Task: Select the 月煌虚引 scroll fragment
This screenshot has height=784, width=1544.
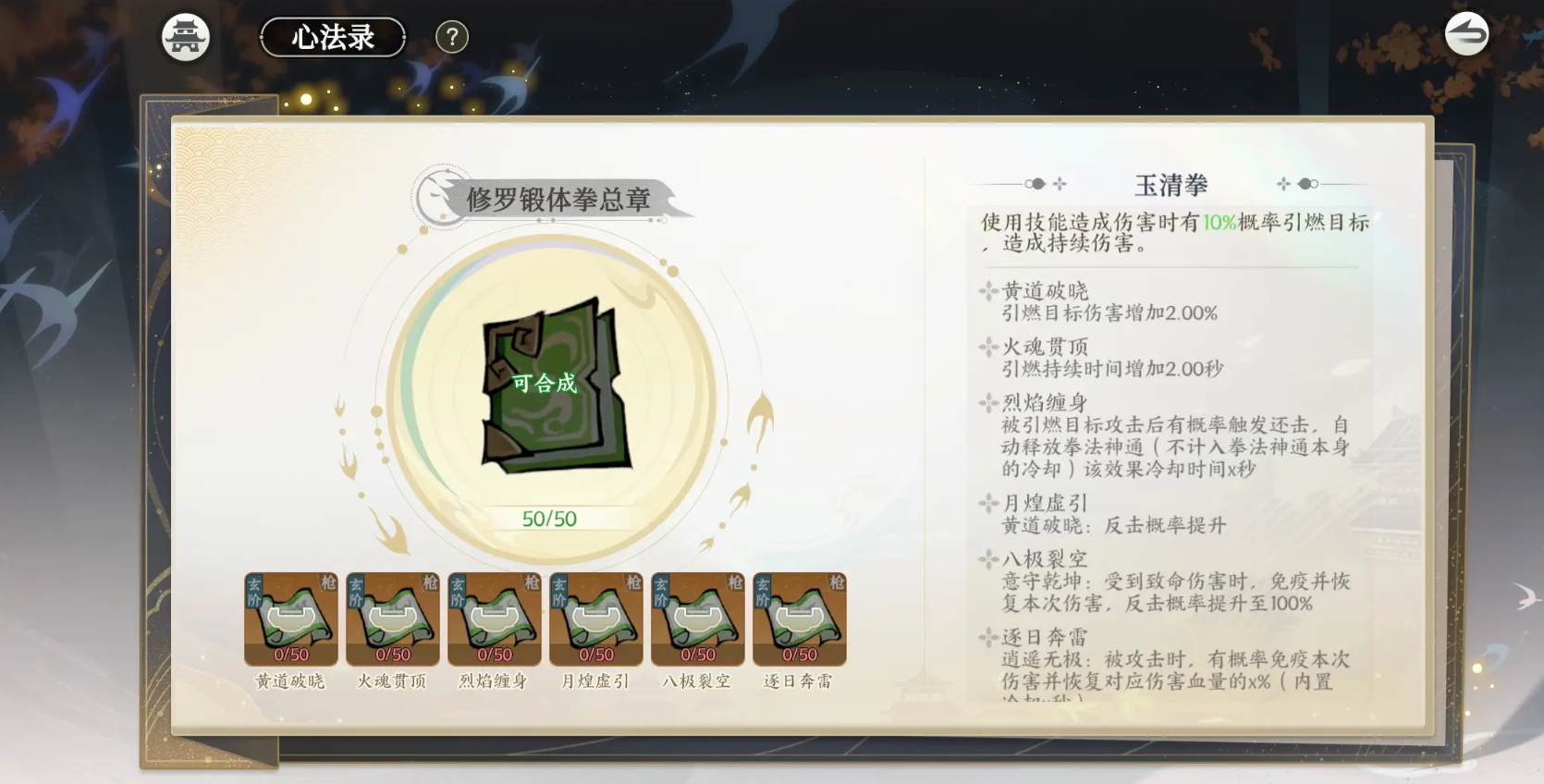Action: [x=595, y=619]
